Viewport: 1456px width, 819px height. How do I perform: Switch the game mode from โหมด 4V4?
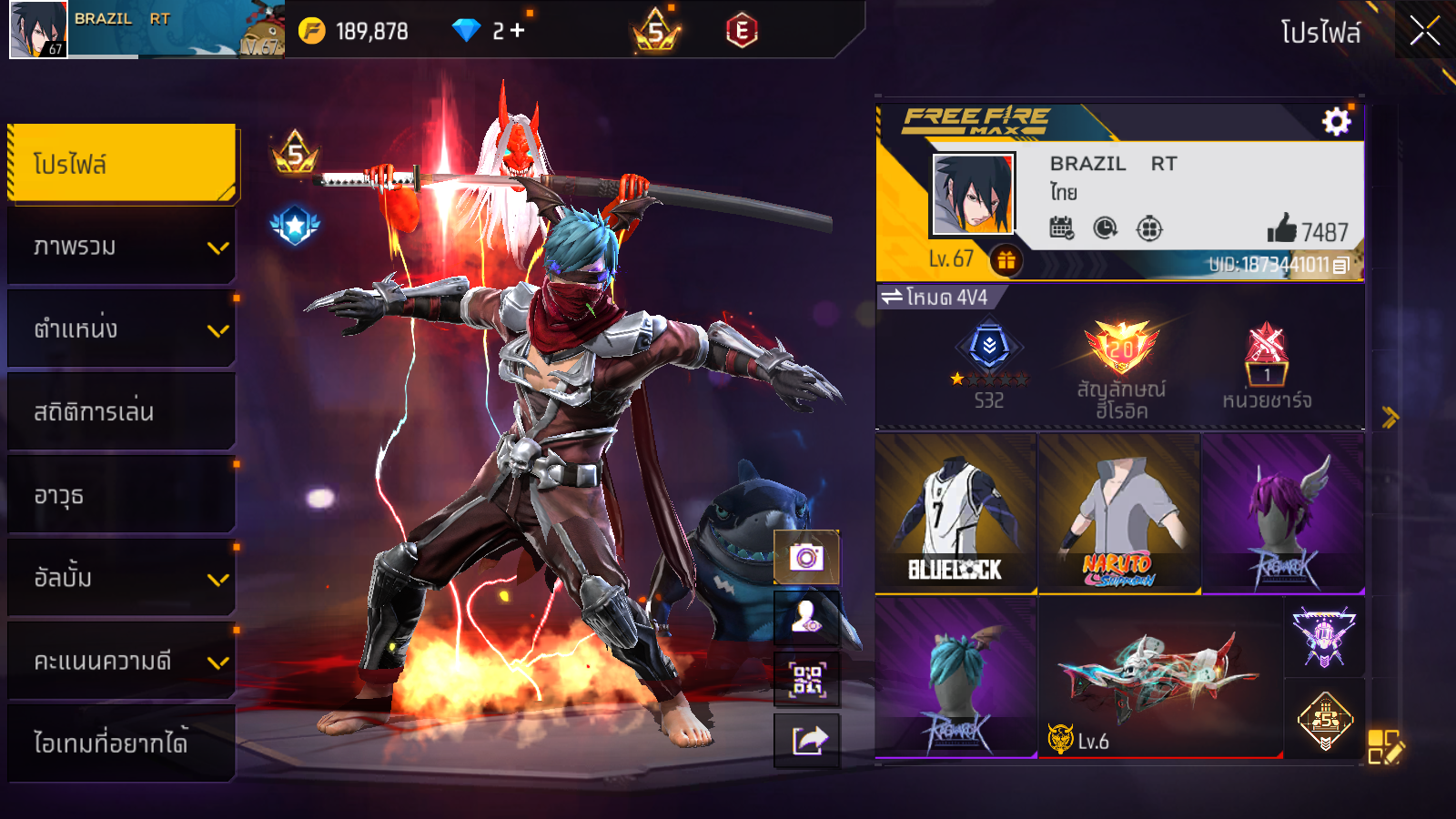[937, 298]
